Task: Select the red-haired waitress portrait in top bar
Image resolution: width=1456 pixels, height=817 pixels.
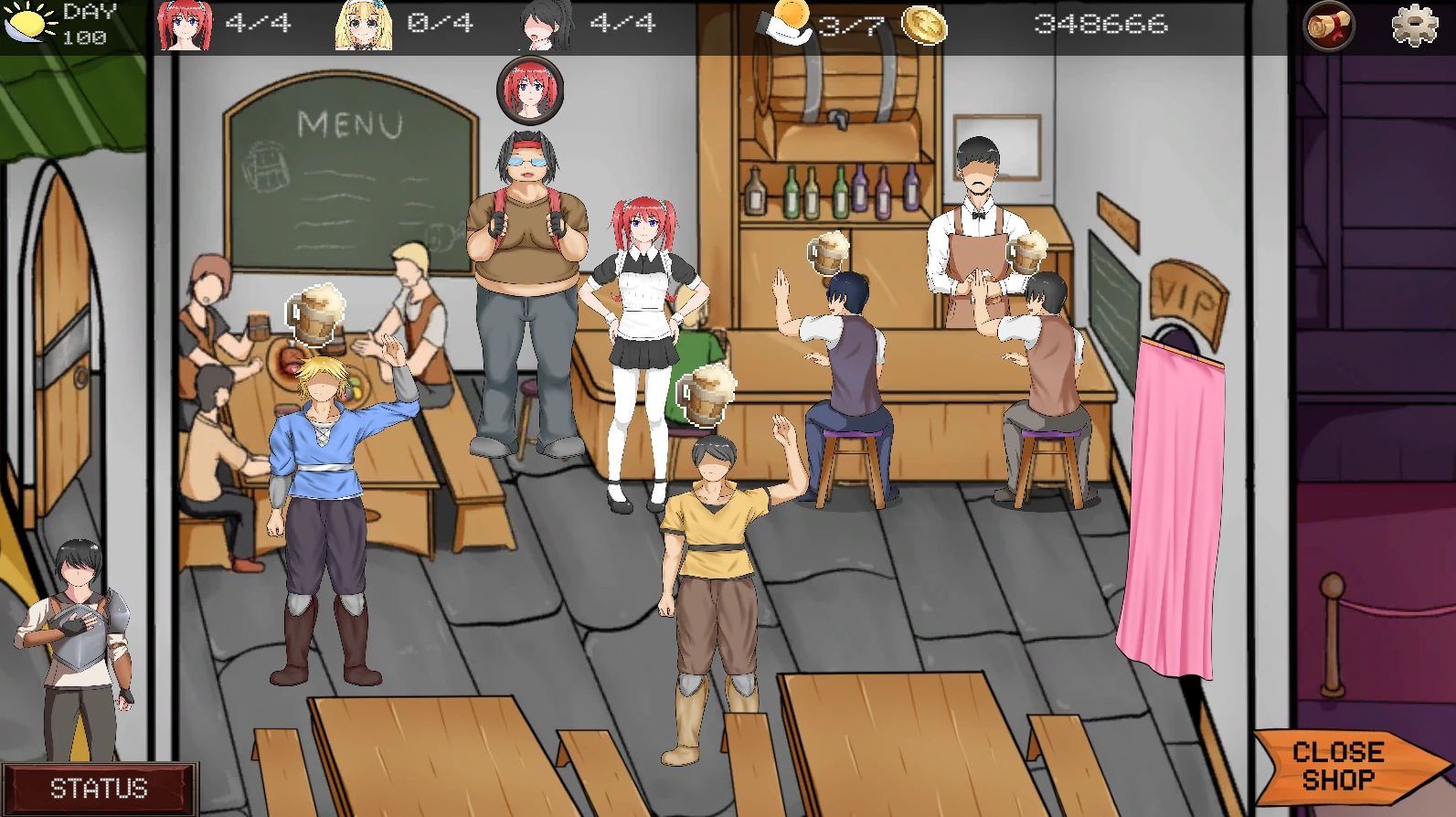Action: point(186,25)
